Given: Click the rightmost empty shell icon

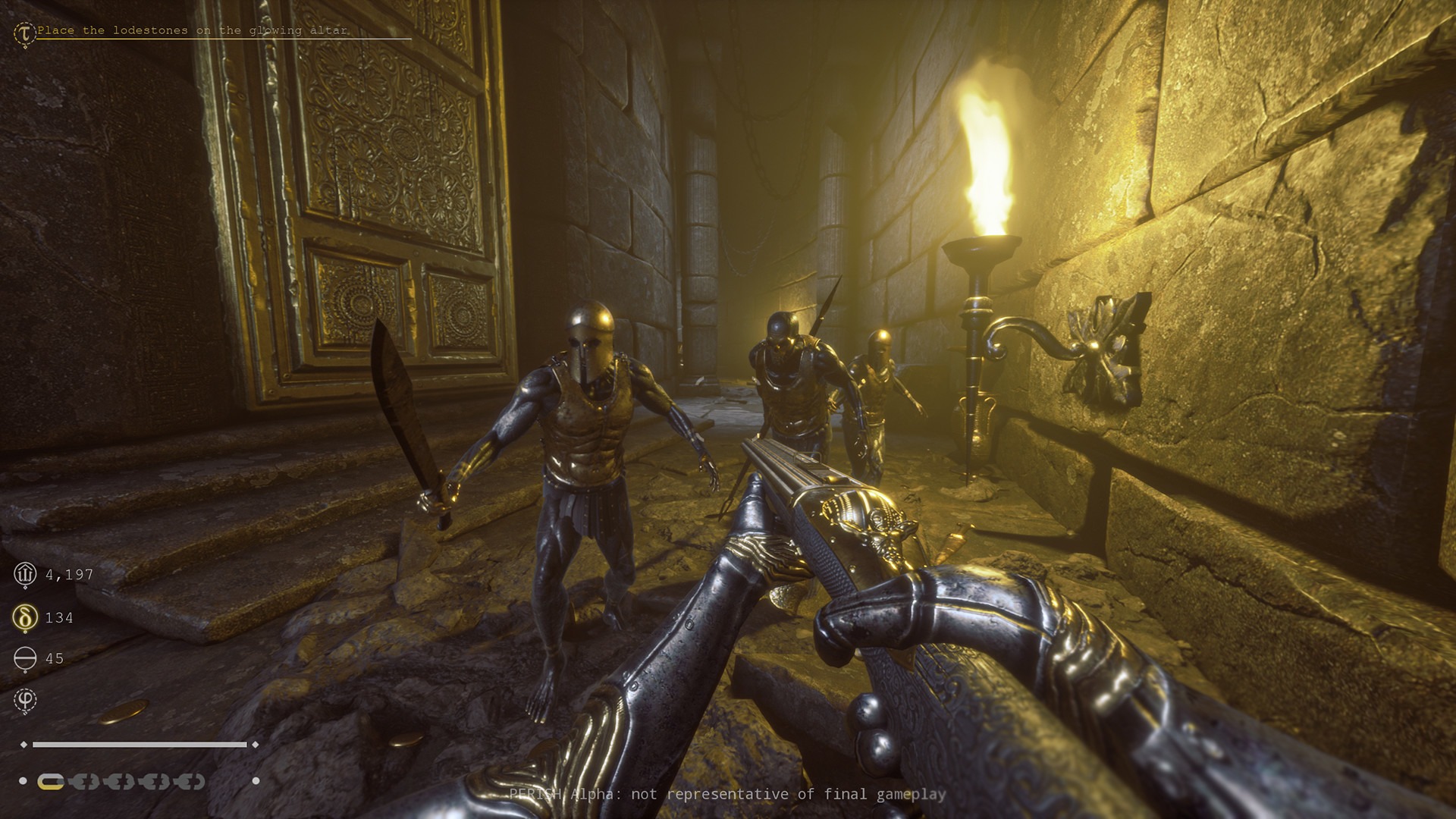Looking at the screenshot, I should pos(190,782).
